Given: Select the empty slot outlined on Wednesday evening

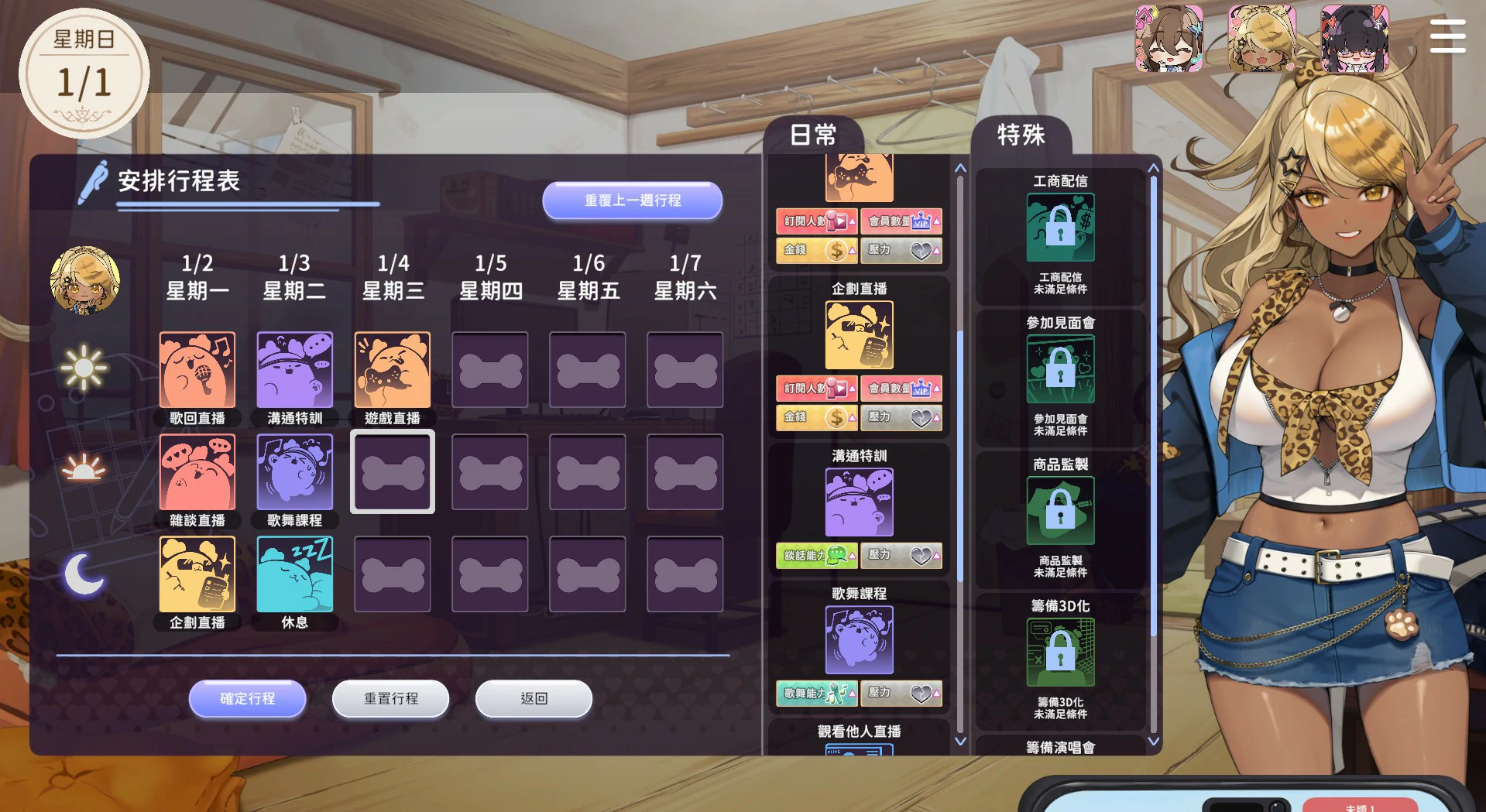Looking at the screenshot, I should point(392,472).
